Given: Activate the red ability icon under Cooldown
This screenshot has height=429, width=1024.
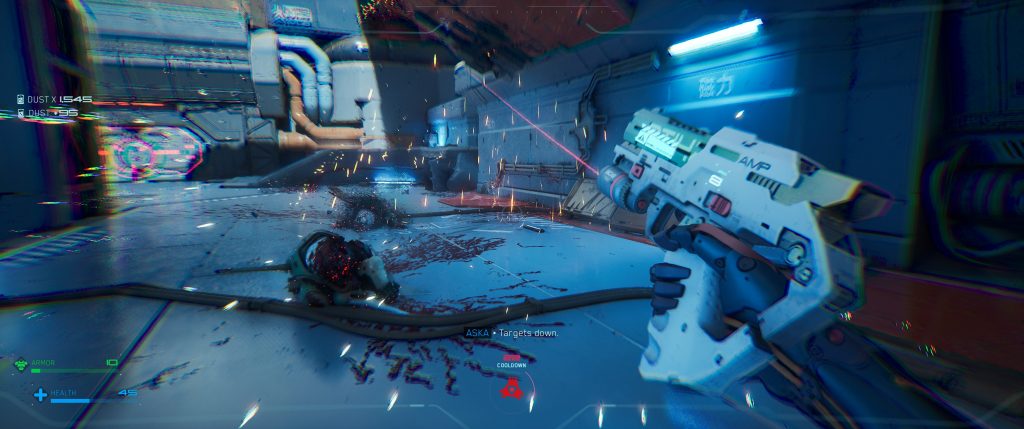Looking at the screenshot, I should click(511, 386).
